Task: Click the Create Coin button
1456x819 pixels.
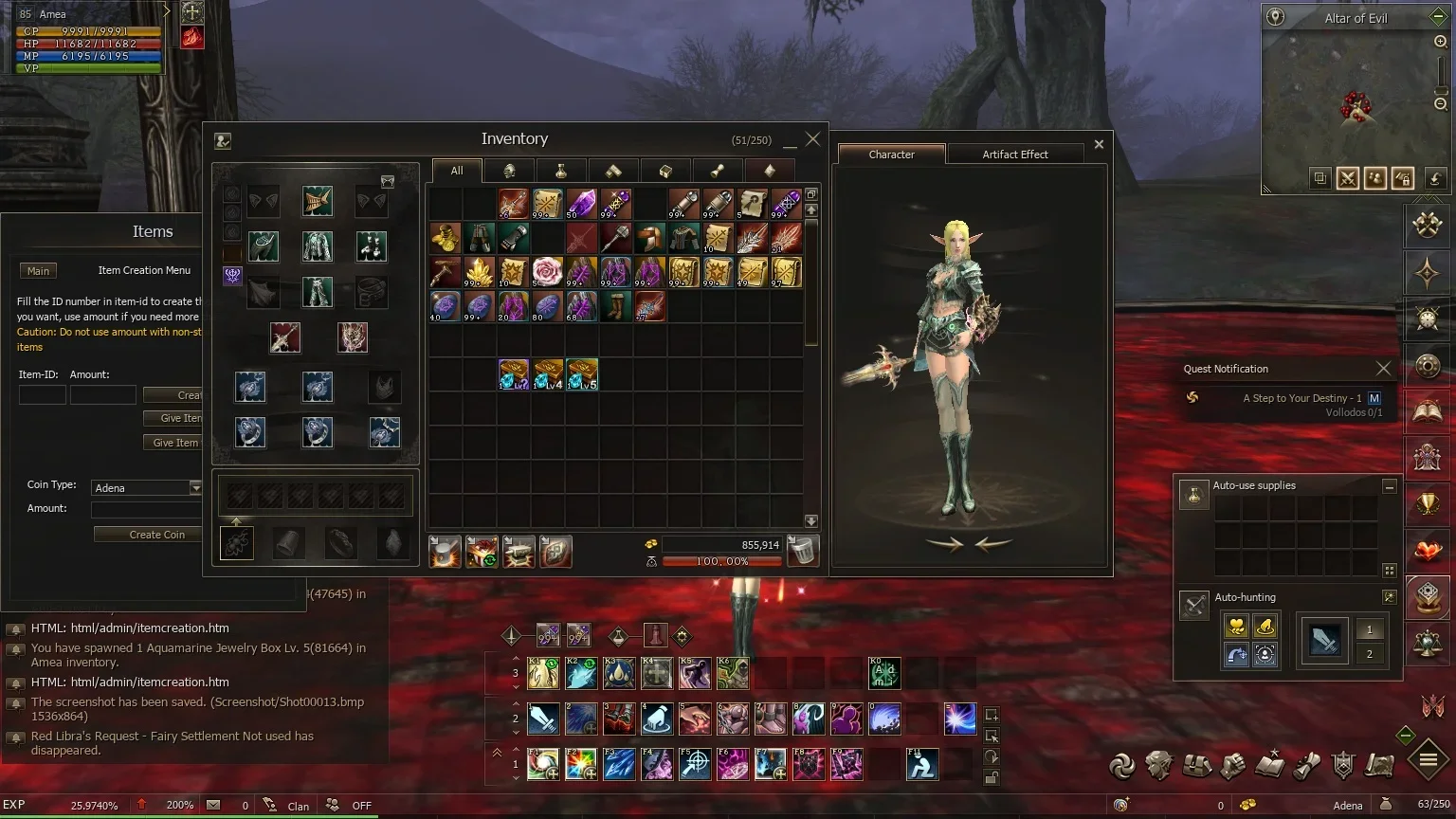Action: [156, 535]
